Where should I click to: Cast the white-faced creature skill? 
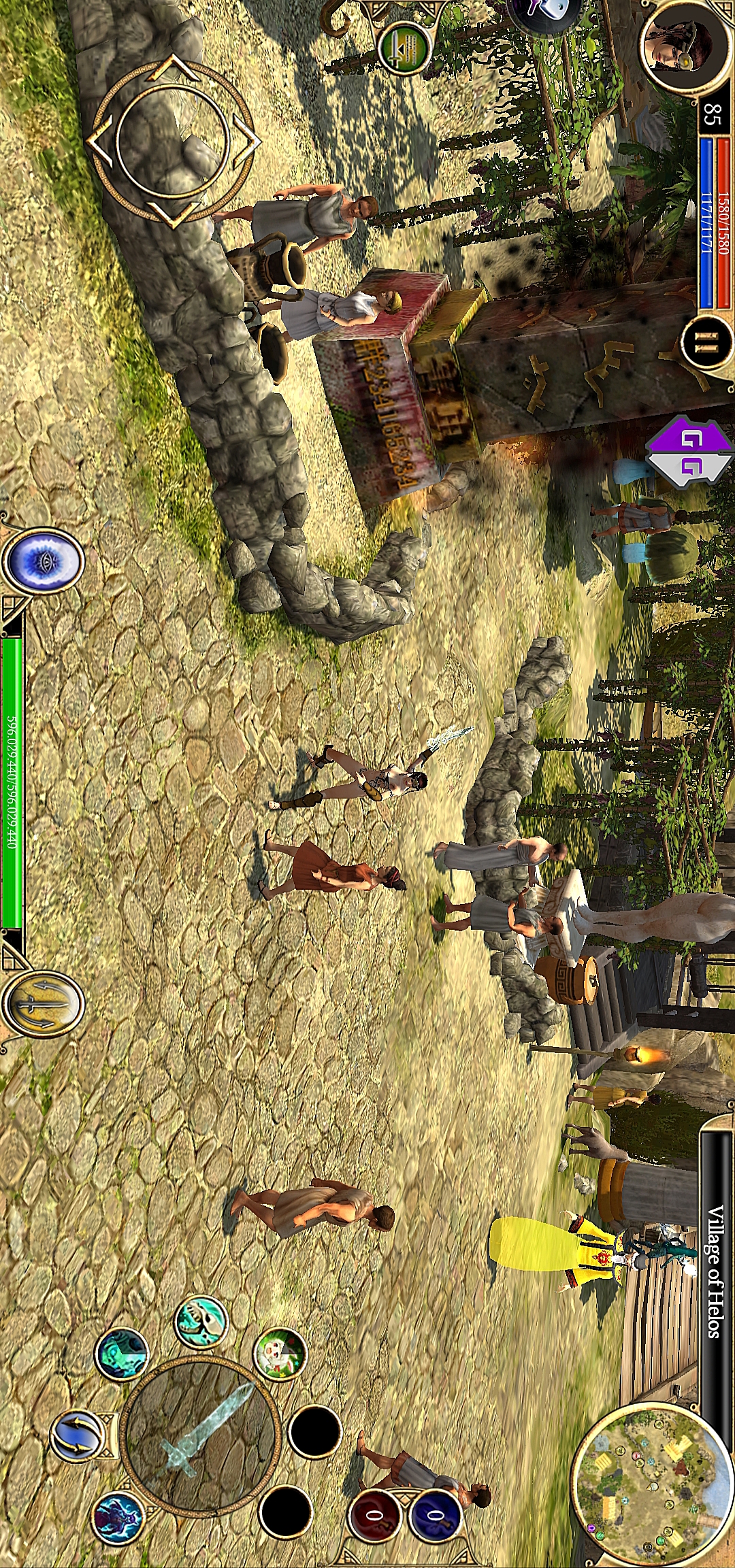point(280,1354)
